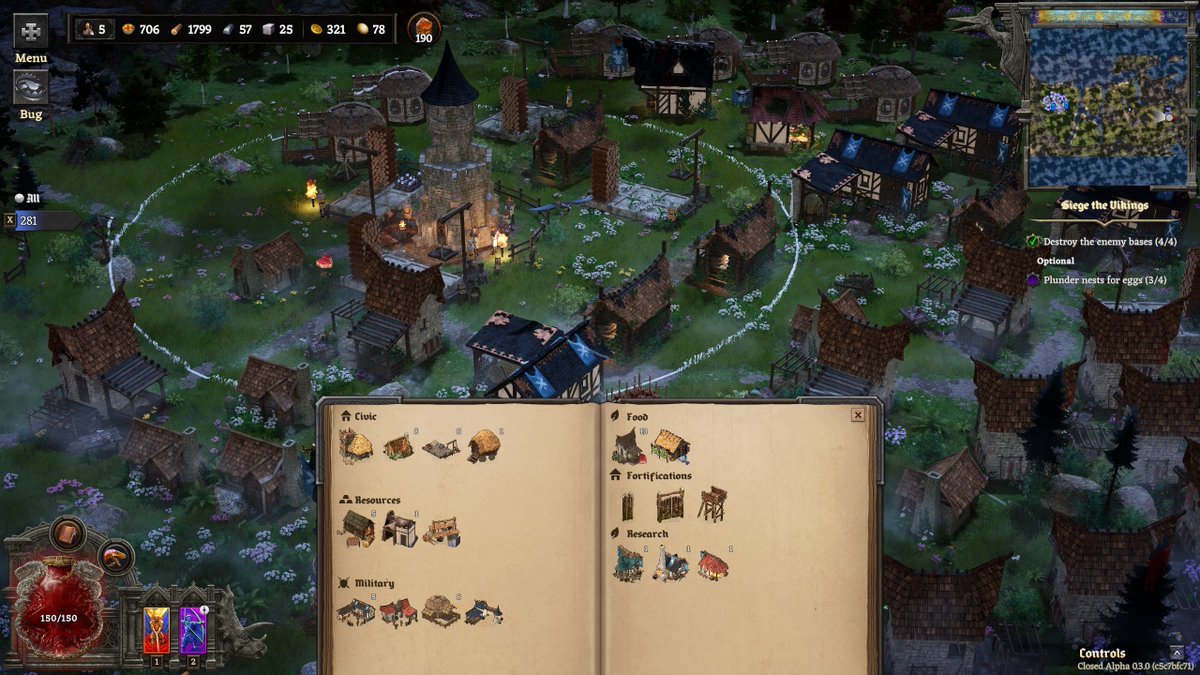Select the wooden platform building under Civic
The width and height of the screenshot is (1200, 675).
pos(440,448)
